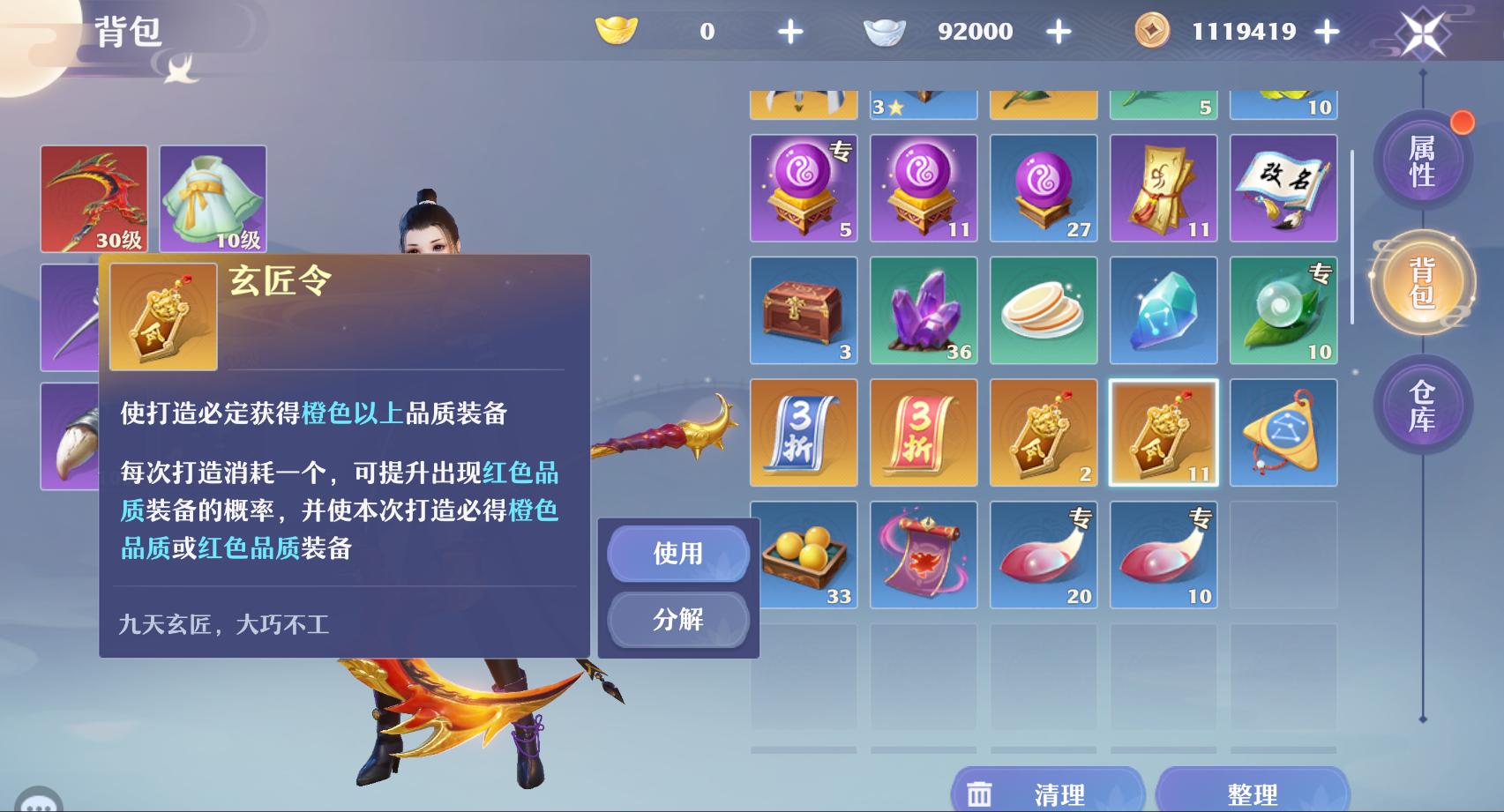Viewport: 1504px width, 812px height.
Task: Click the purple orb item with count 27
Action: 1043,188
